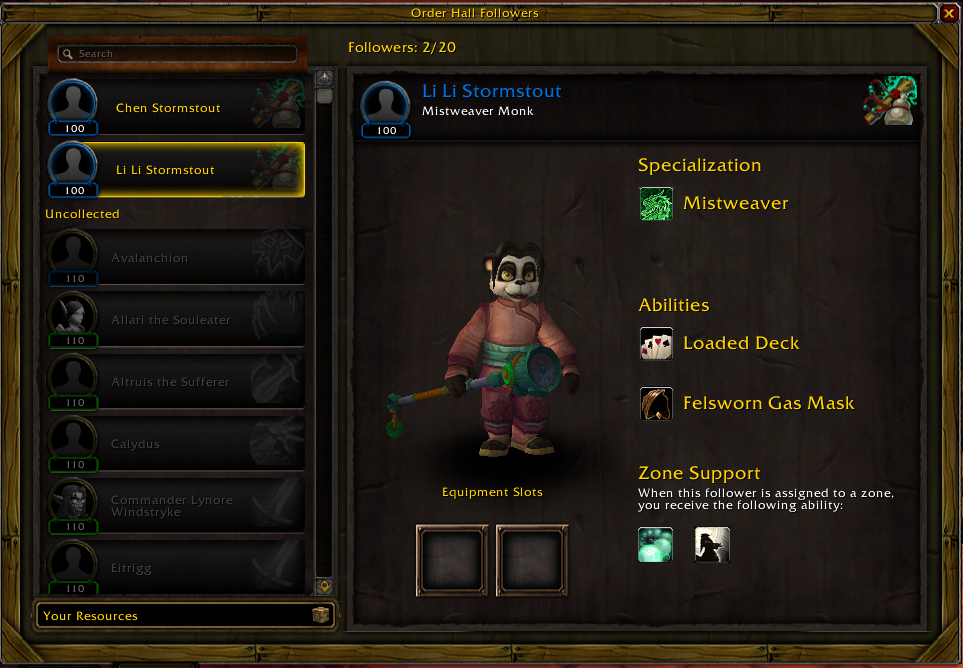Click the scroll-up arrow of follower list

[x=324, y=77]
